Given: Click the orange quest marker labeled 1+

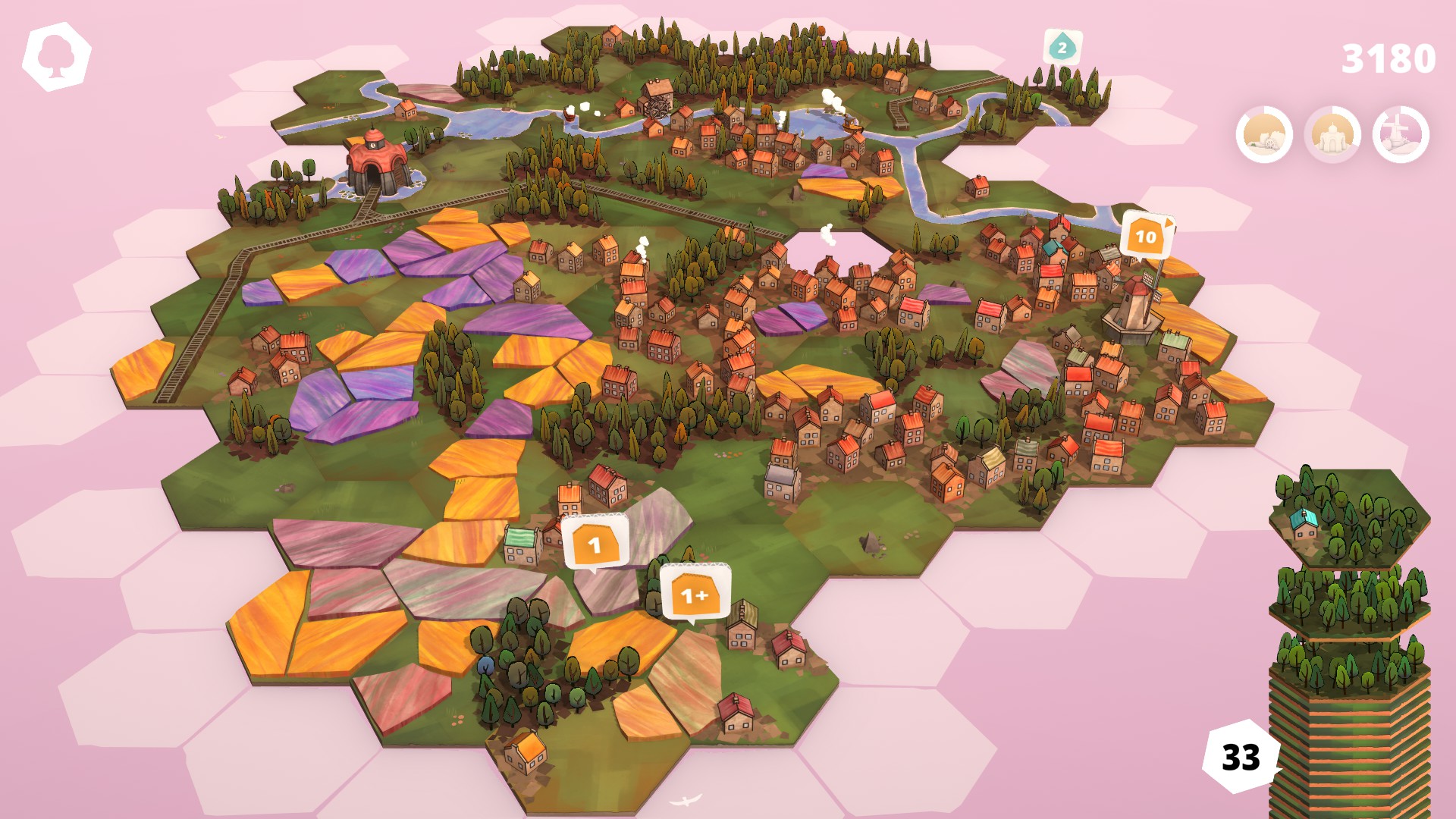Looking at the screenshot, I should [x=694, y=595].
